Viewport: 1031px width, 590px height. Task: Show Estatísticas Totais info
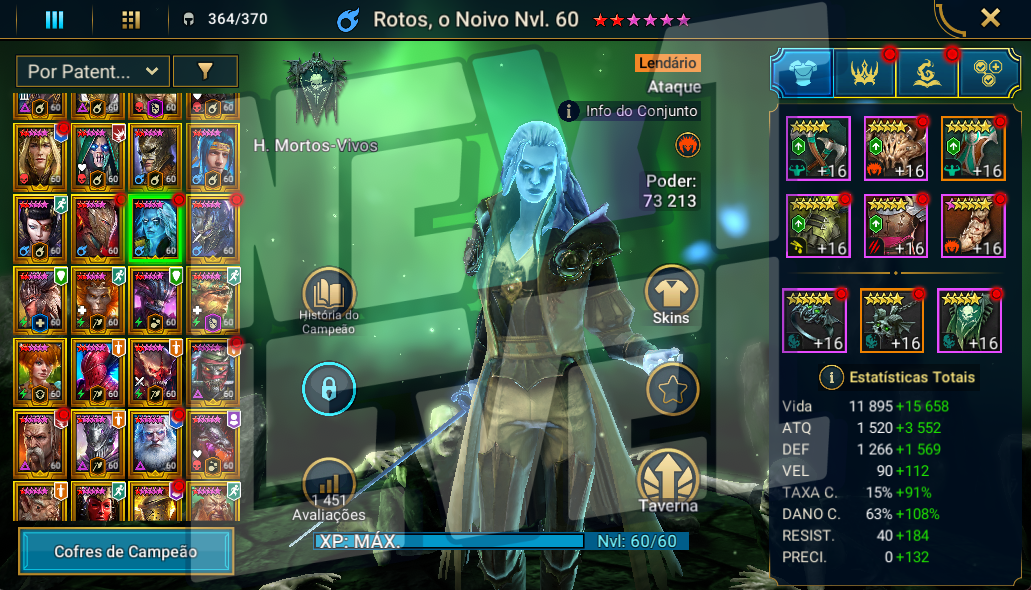click(x=829, y=377)
